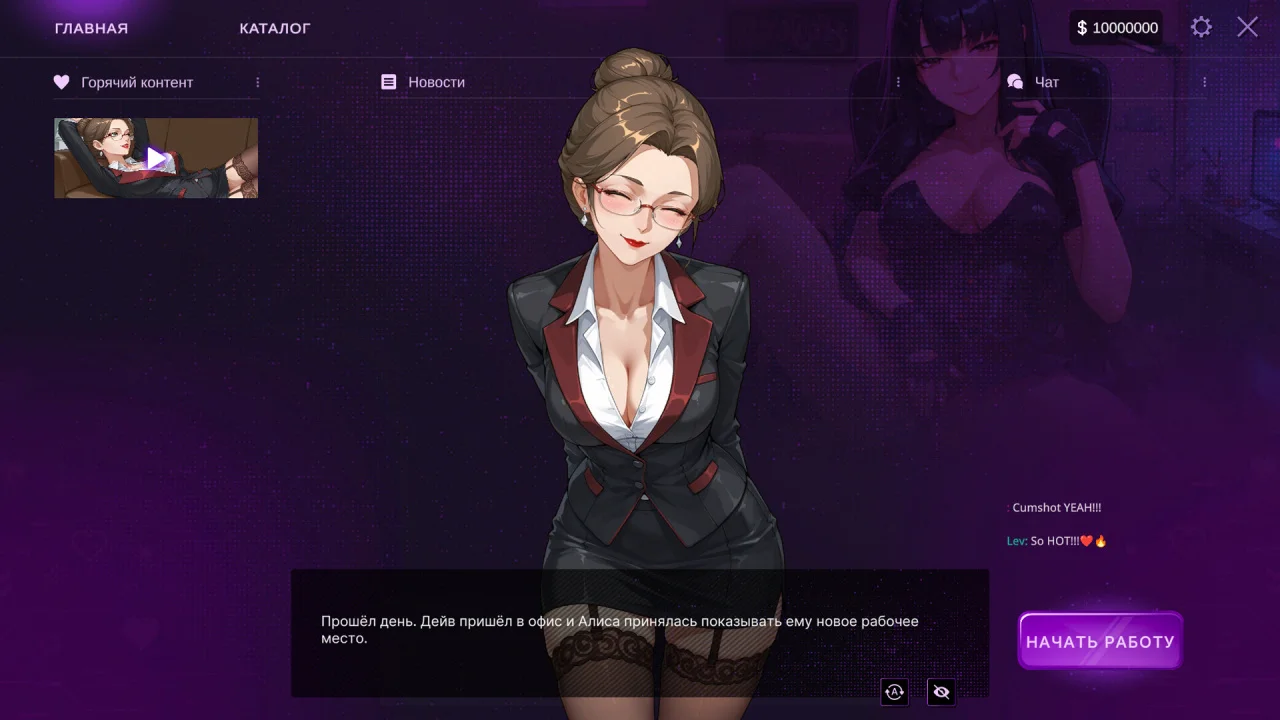Image resolution: width=1280 pixels, height=720 pixels.
Task: Open the Горячий контент options menu
Action: 258,82
